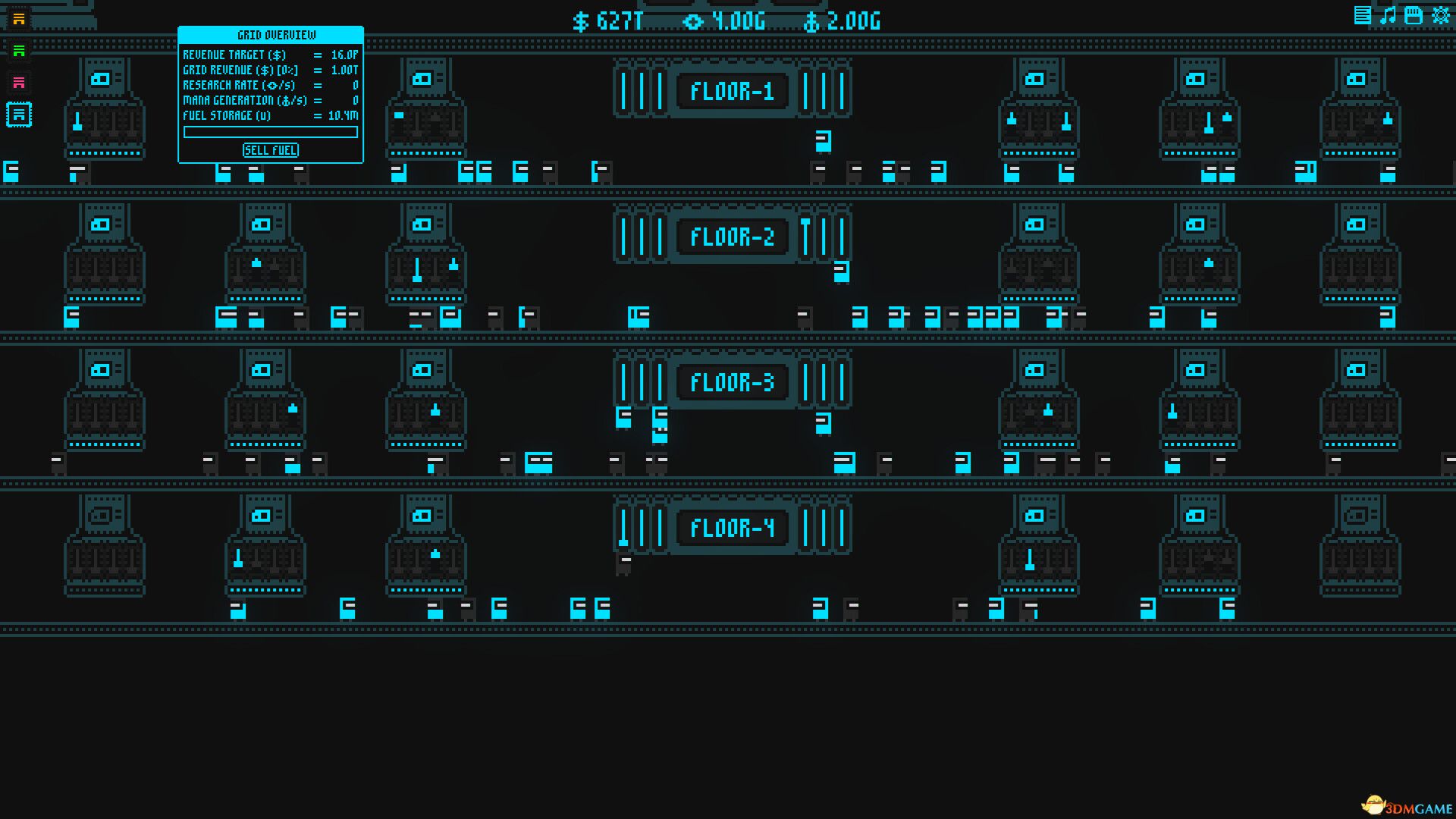This screenshot has height=819, width=1456.
Task: Click the save game floppy disk icon
Action: [x=1413, y=14]
